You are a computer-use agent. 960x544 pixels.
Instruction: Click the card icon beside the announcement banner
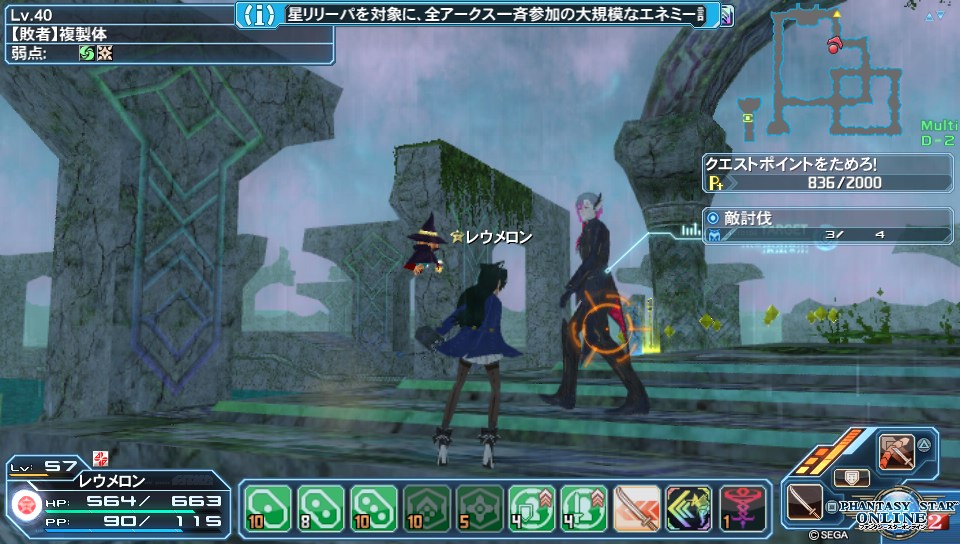pyautogui.click(x=724, y=14)
